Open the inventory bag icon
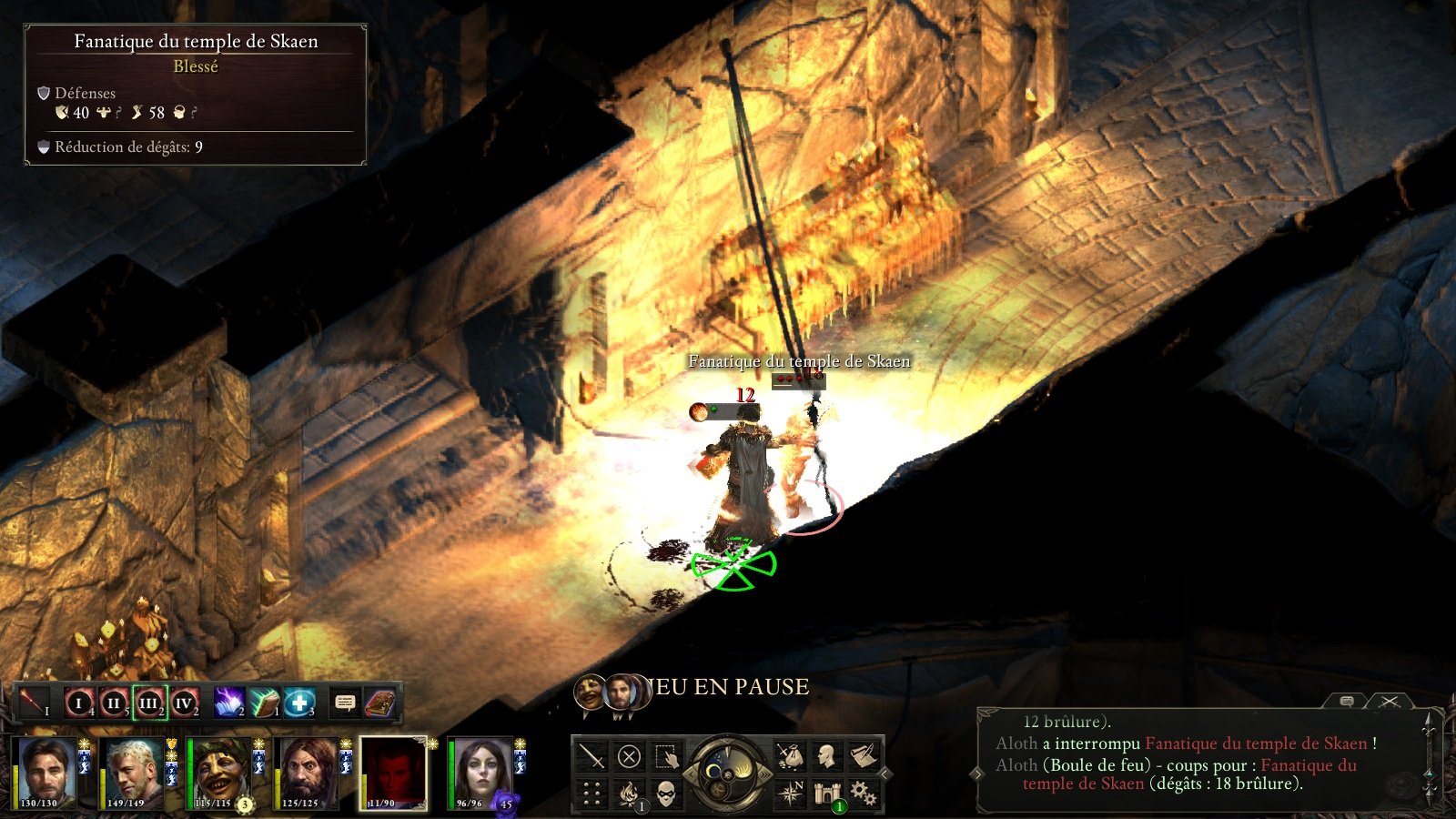The image size is (1456, 819). pos(789,756)
